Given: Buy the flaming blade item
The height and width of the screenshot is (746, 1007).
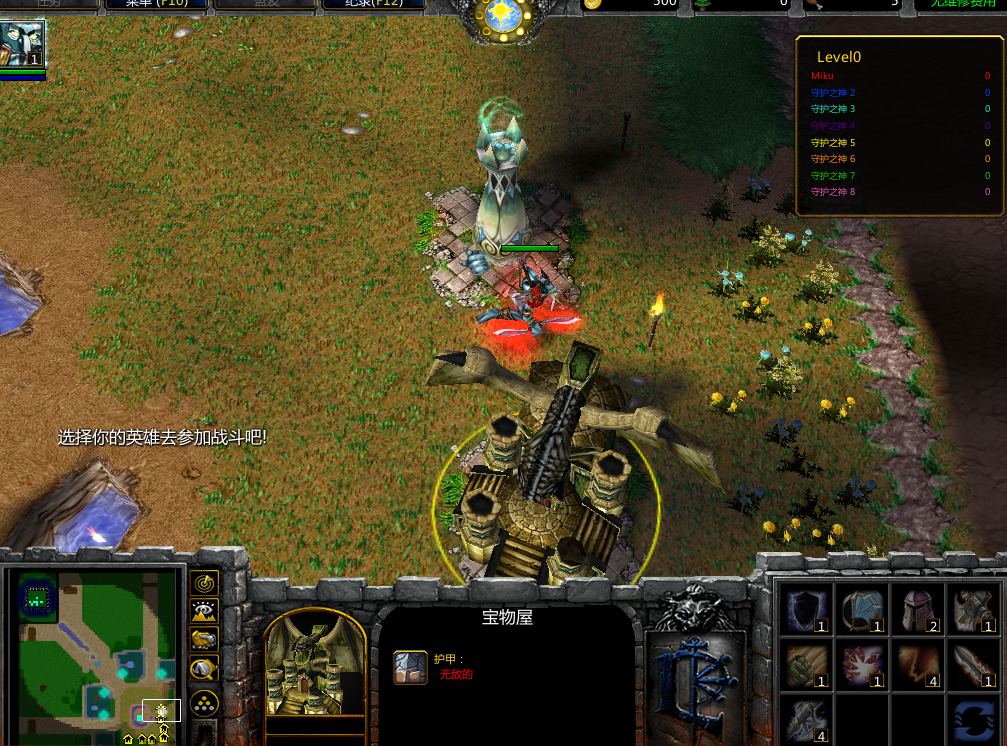Looking at the screenshot, I should 973,667.
